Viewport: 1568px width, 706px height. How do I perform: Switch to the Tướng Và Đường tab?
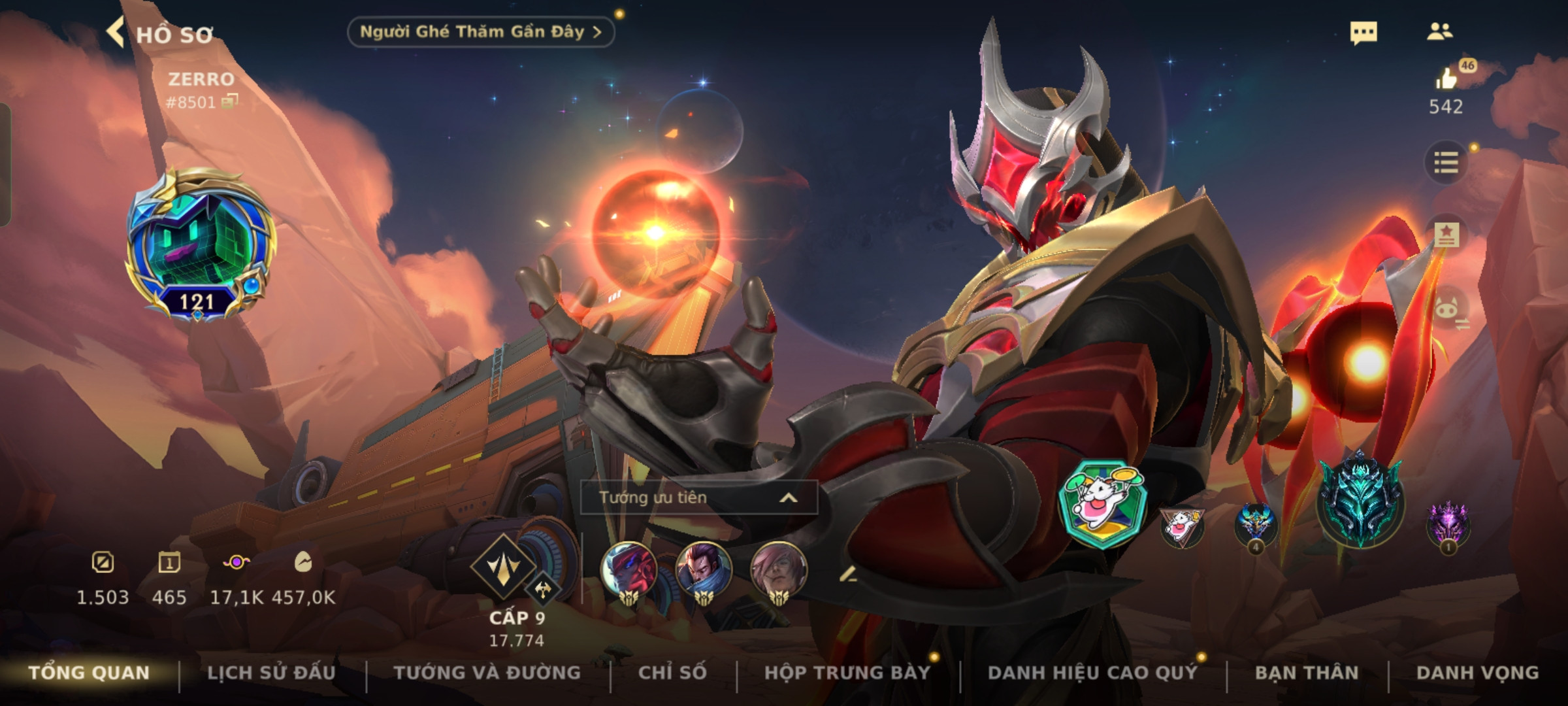487,673
